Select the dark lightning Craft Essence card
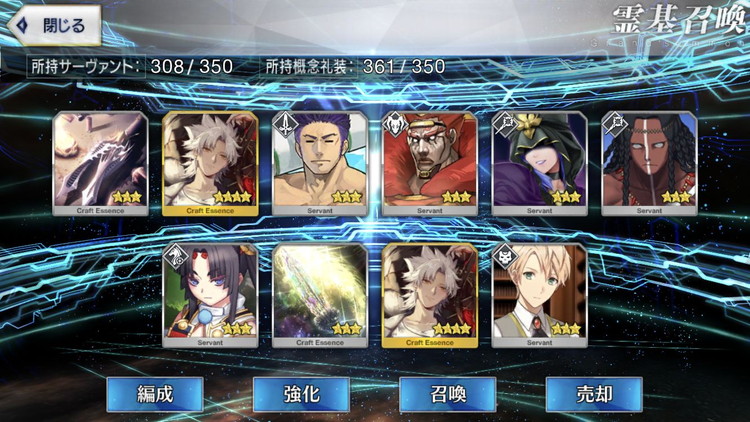This screenshot has width=750, height=422. [100, 158]
